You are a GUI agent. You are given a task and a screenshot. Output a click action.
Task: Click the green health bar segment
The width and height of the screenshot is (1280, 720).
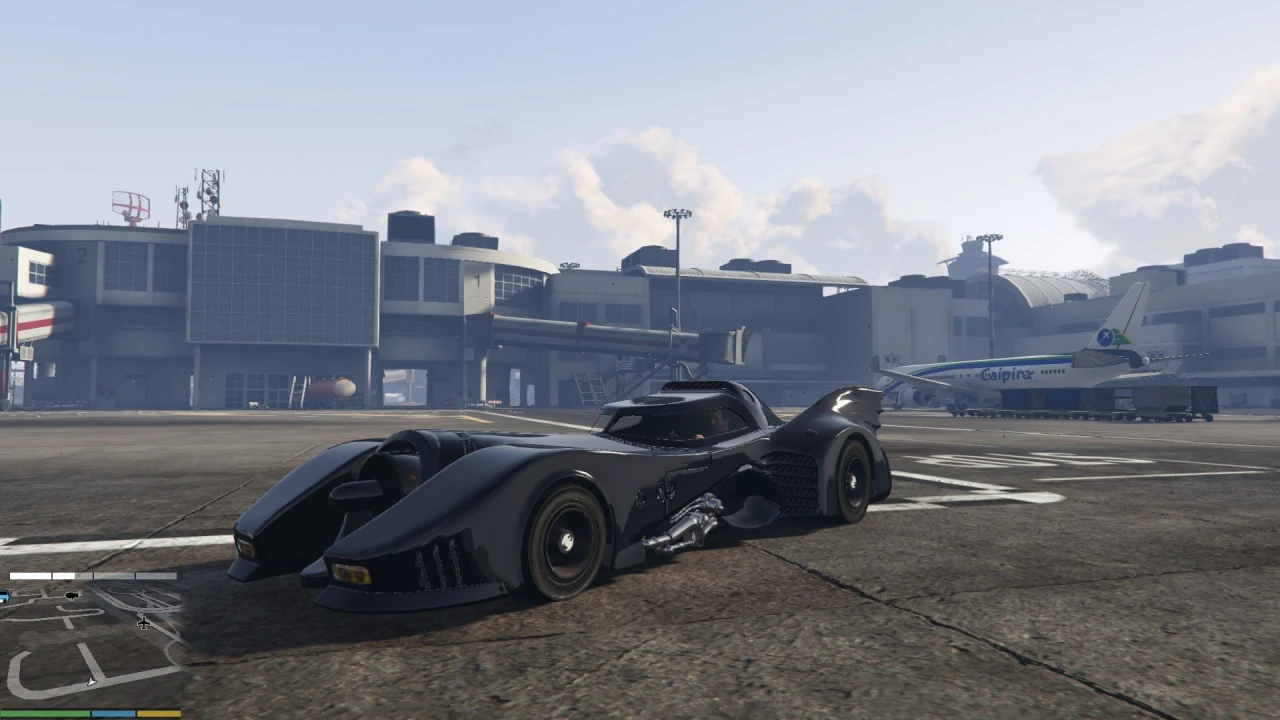click(44, 713)
